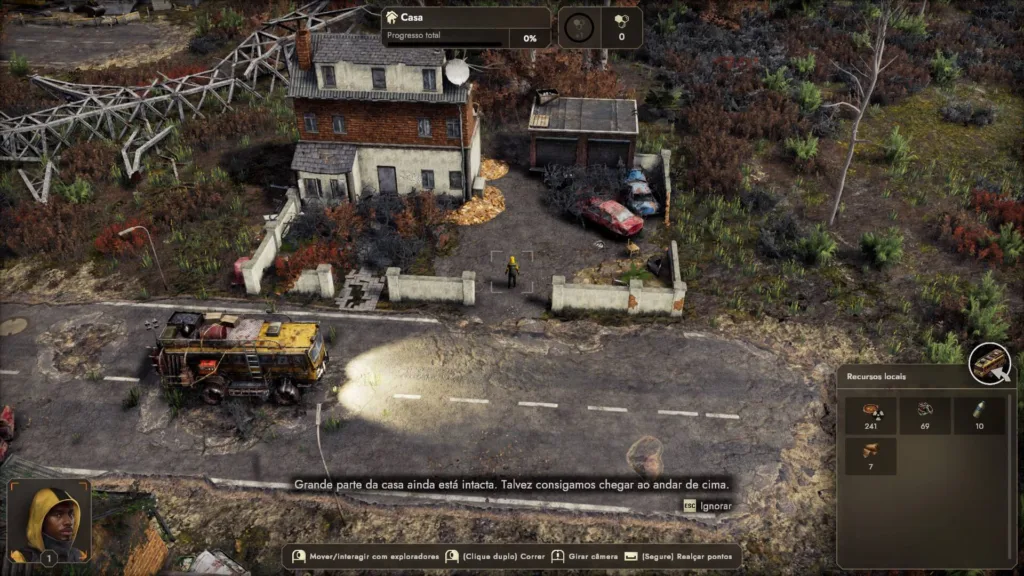The image size is (1024, 576).
Task: Select the bottle resource slot with 10
Action: (x=978, y=415)
